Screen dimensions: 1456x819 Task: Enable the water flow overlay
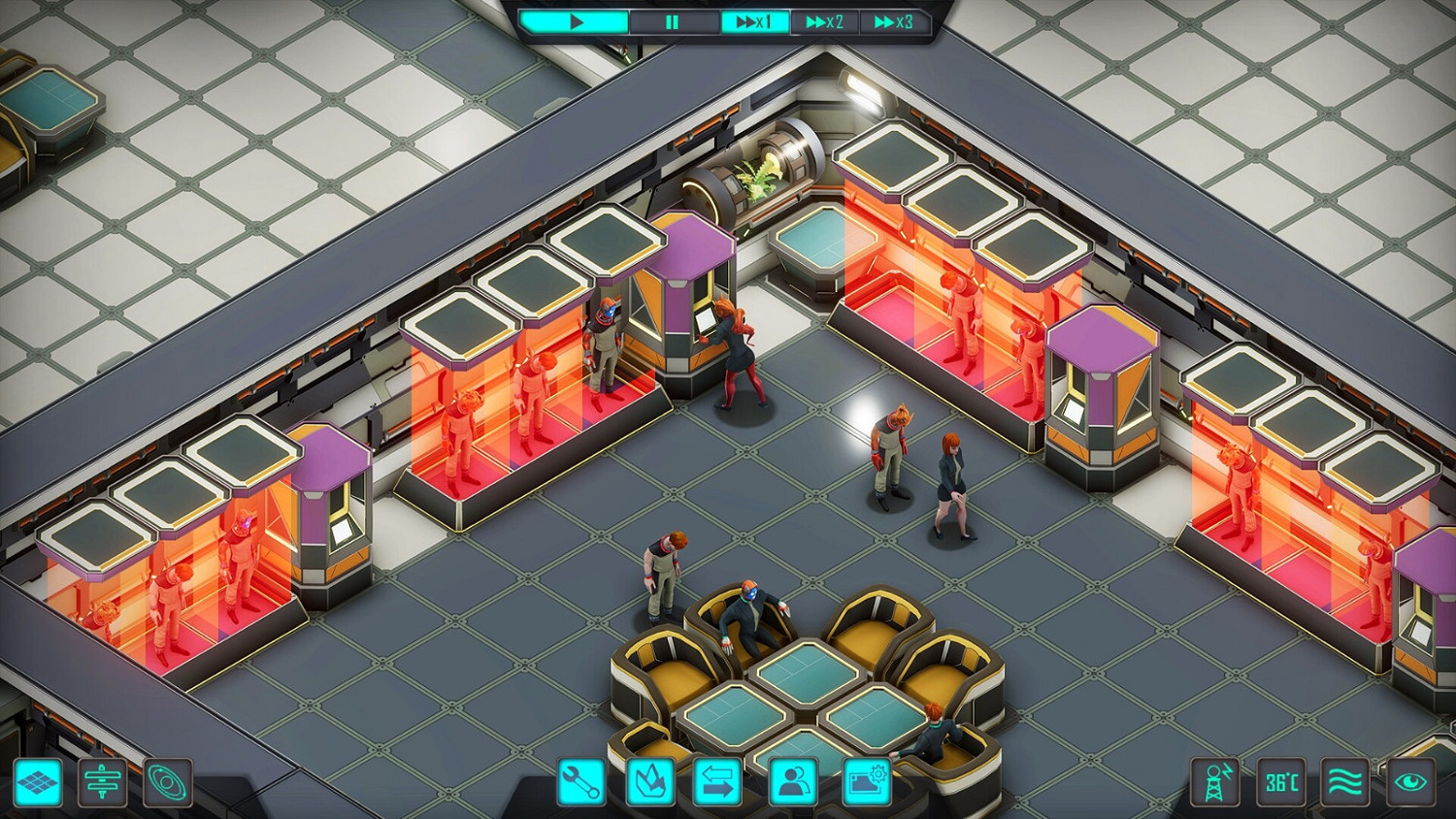[x=1347, y=782]
